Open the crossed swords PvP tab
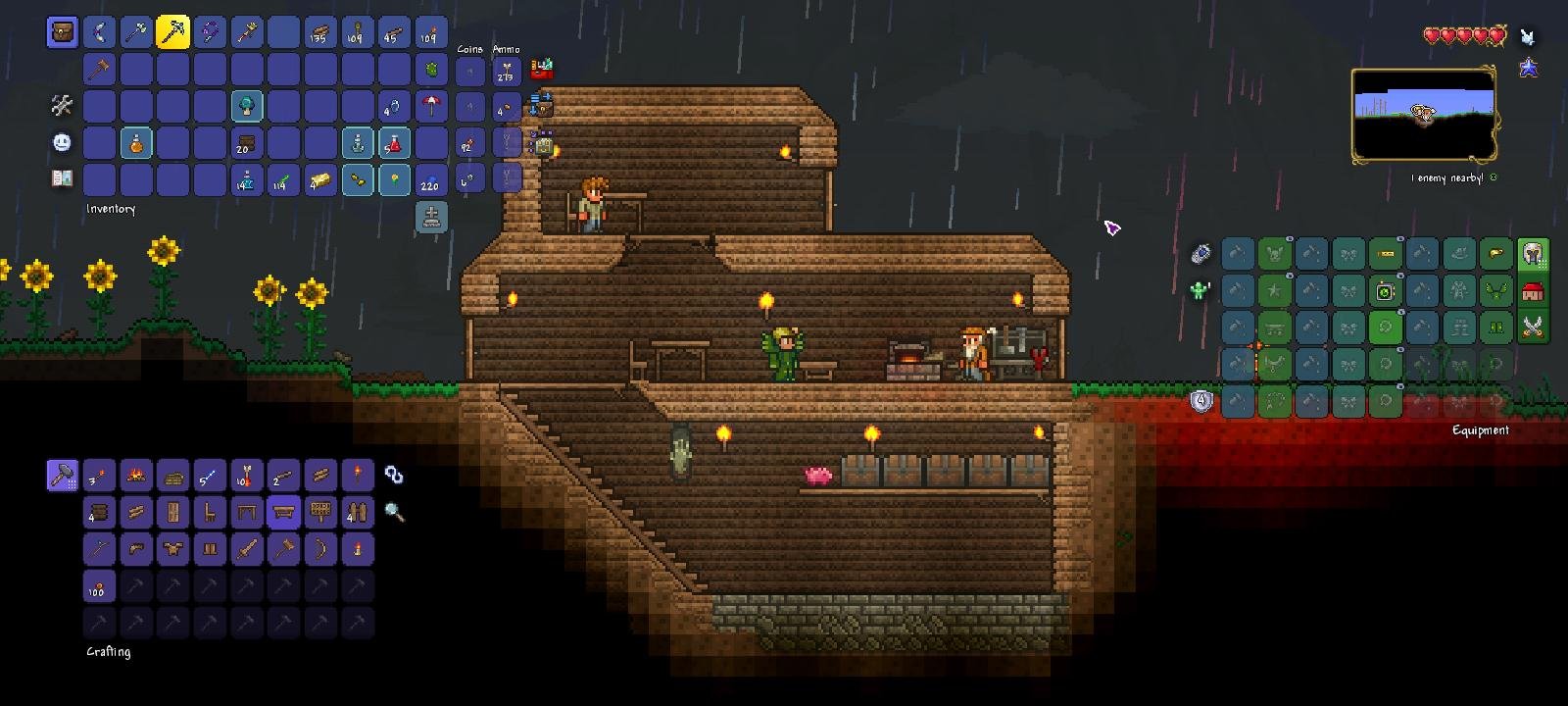The image size is (1568, 706). coord(1534,327)
